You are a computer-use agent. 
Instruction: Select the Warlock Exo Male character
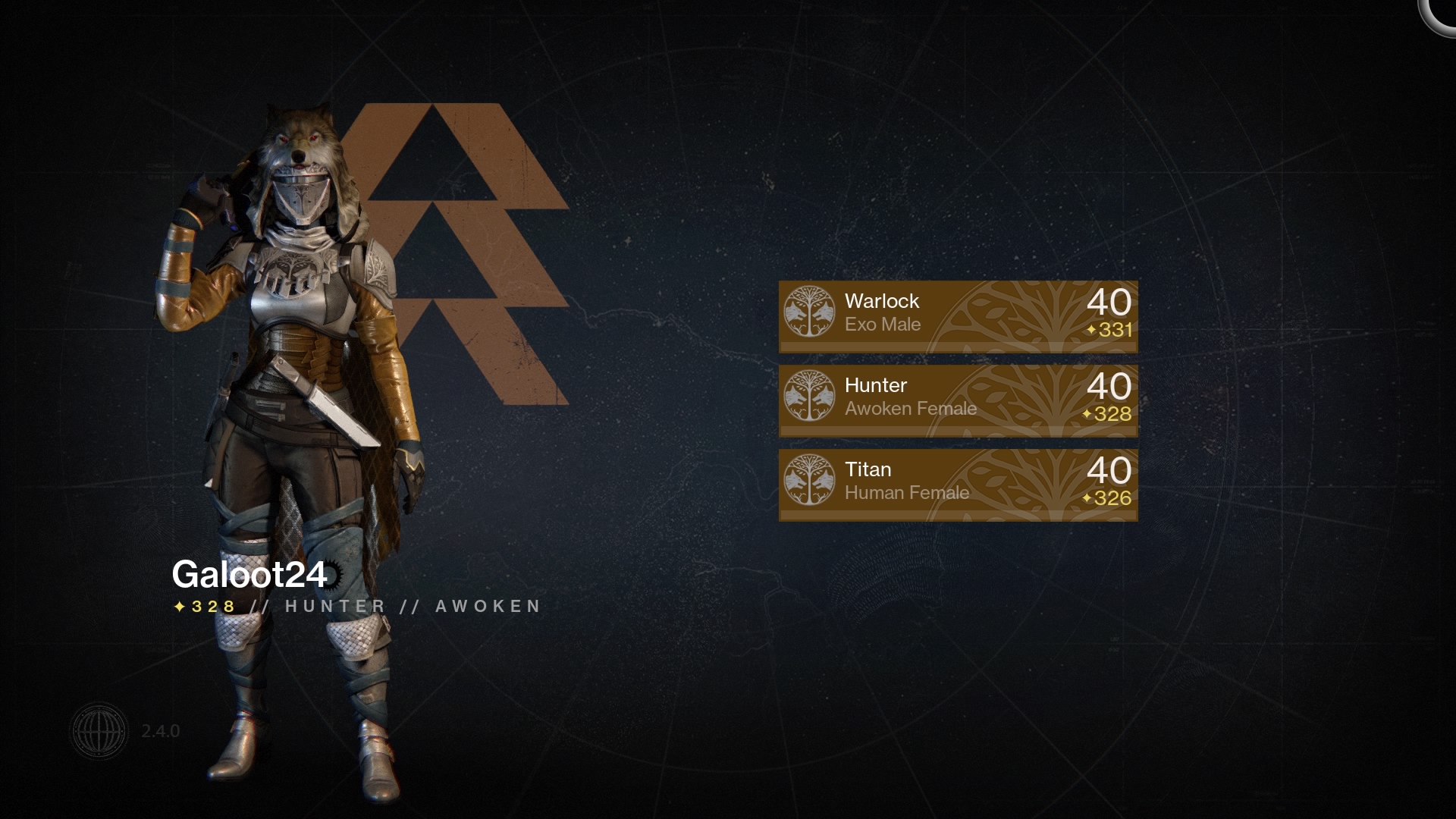958,315
